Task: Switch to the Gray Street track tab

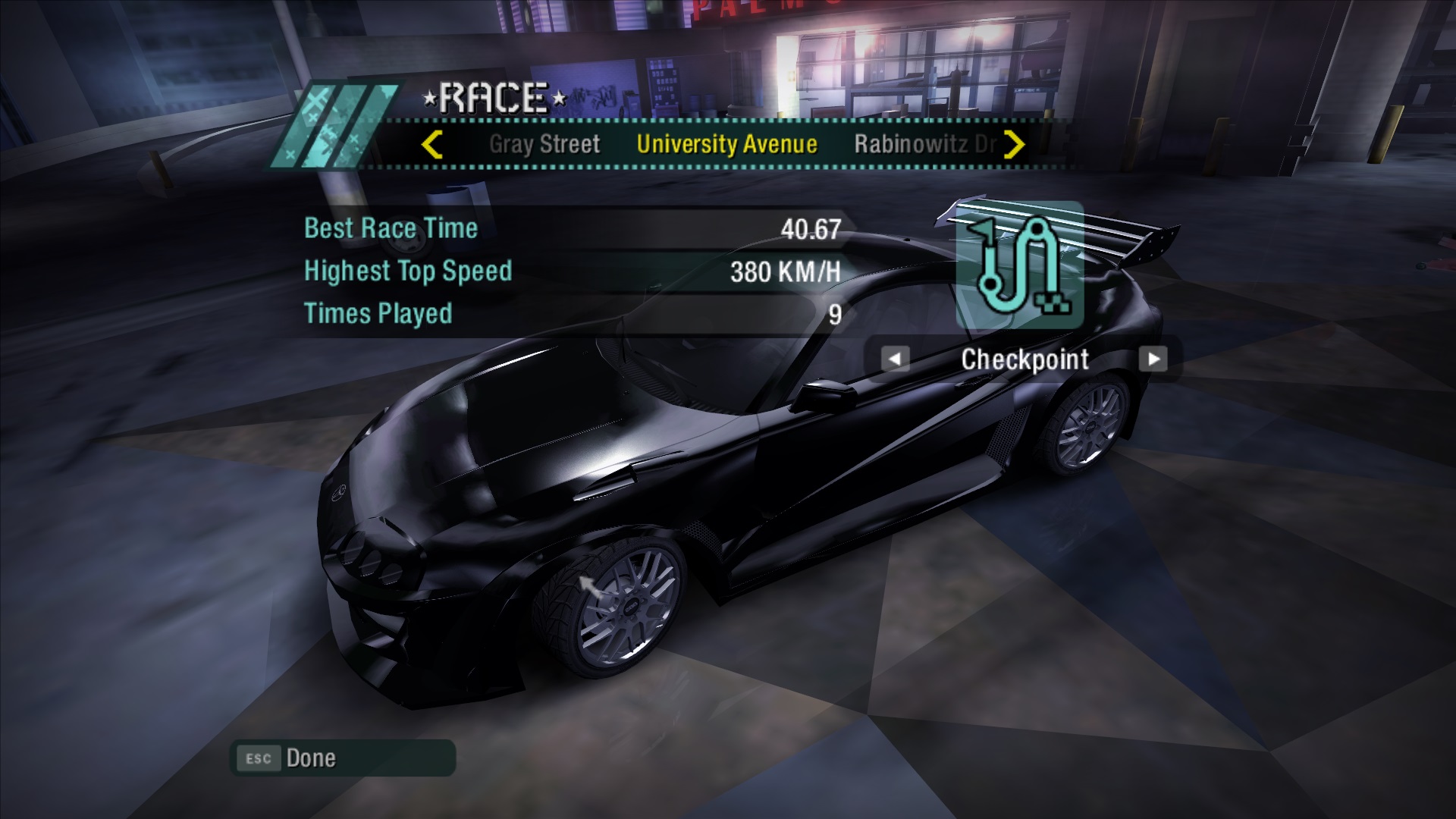Action: [x=544, y=144]
